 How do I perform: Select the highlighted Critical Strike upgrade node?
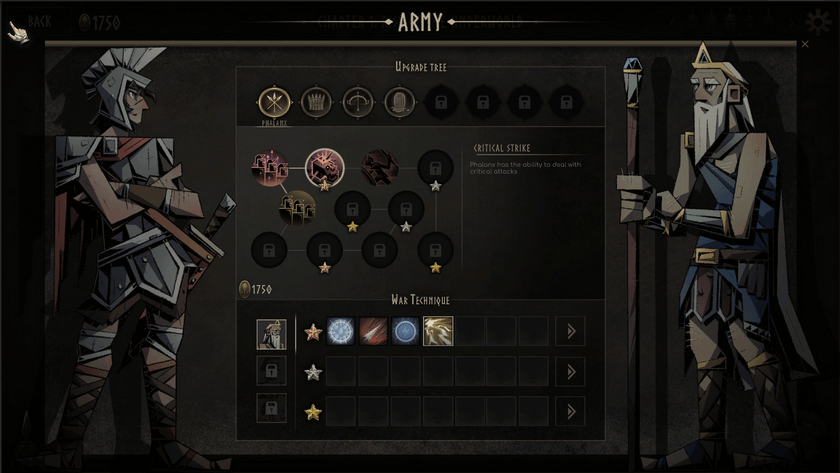pos(324,166)
